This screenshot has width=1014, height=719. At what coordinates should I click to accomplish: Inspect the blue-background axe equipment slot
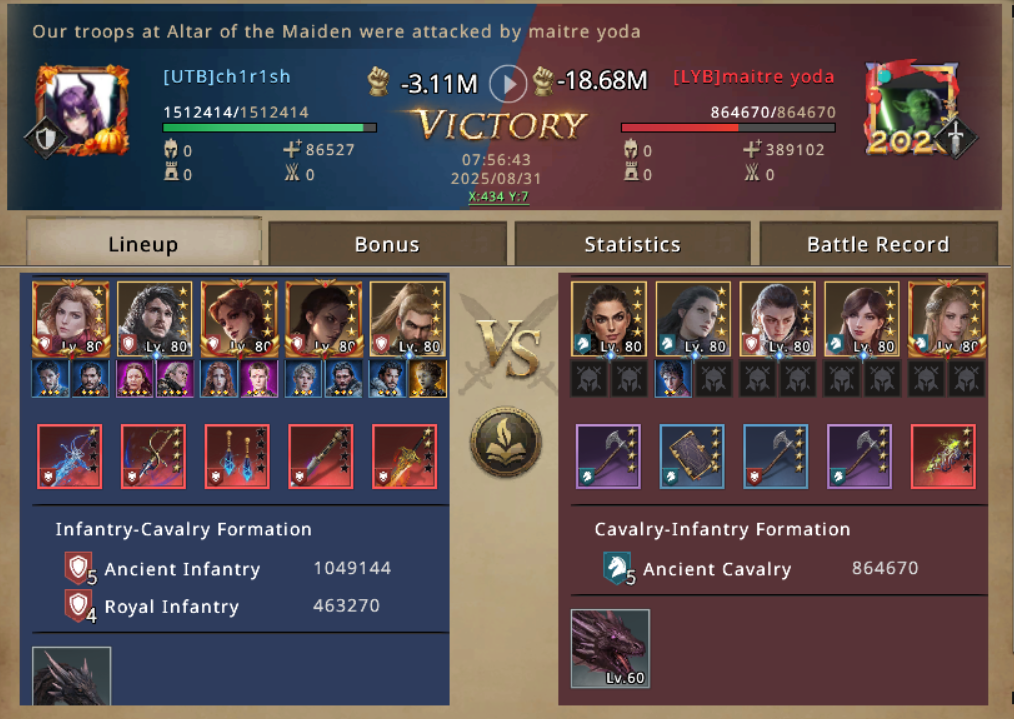[x=775, y=457]
